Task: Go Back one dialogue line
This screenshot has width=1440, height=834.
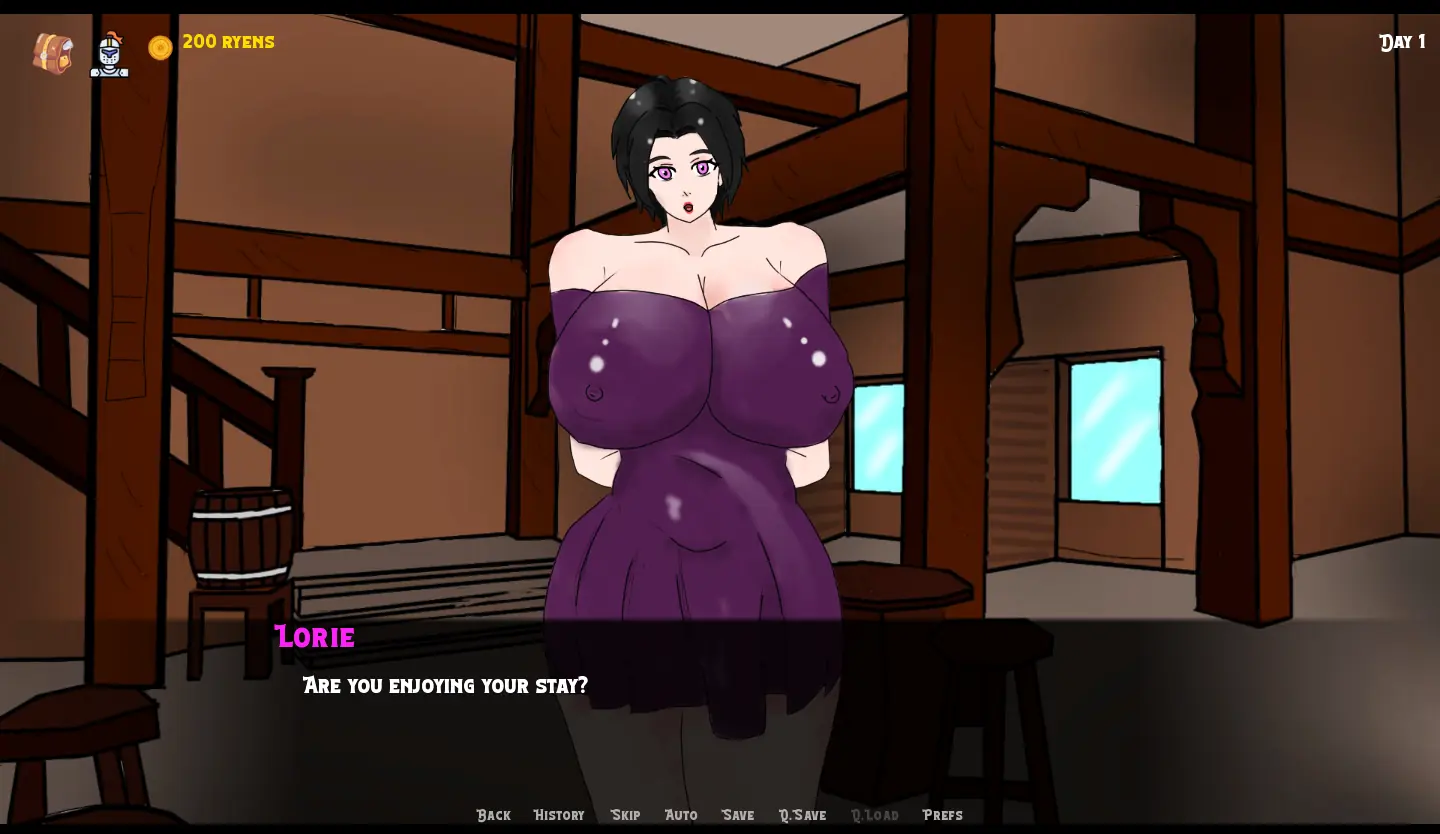Action: (493, 815)
